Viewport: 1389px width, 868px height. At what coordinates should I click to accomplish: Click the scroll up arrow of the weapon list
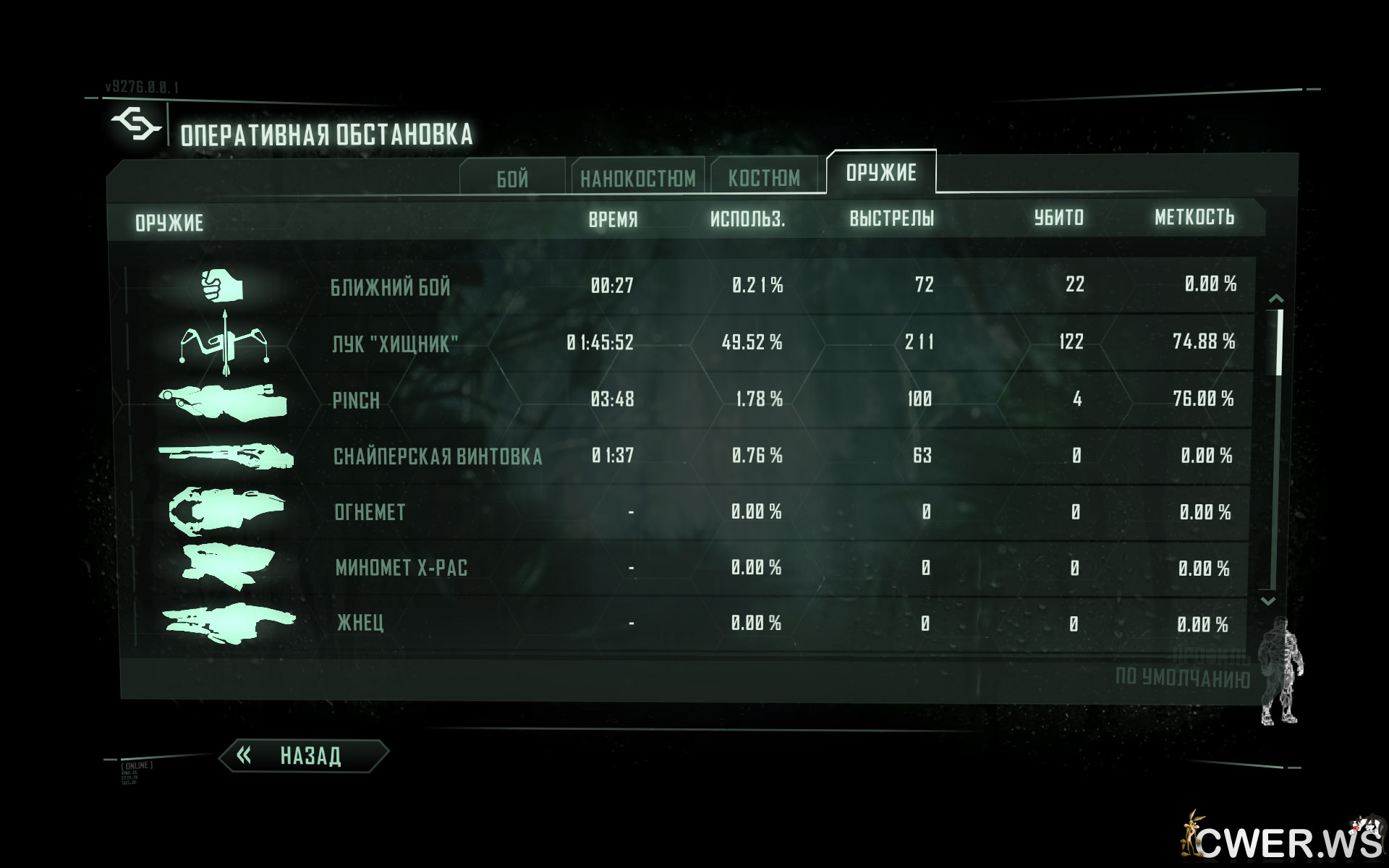tap(1276, 298)
